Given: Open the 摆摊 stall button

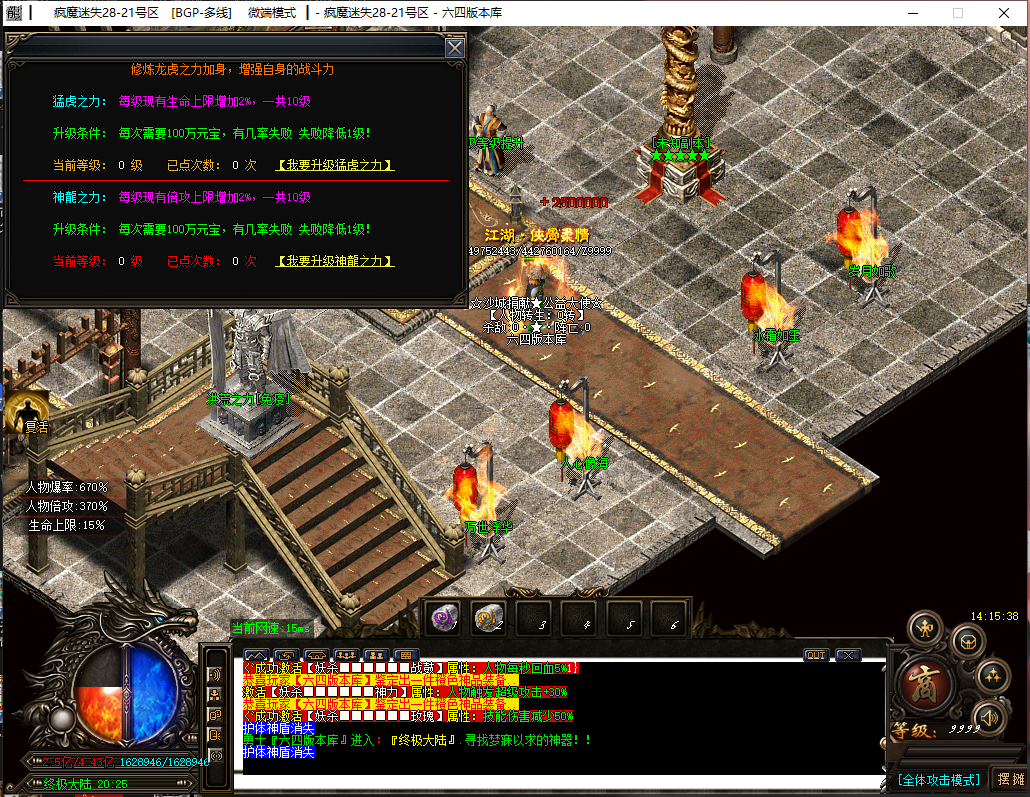Looking at the screenshot, I should 1008,780.
